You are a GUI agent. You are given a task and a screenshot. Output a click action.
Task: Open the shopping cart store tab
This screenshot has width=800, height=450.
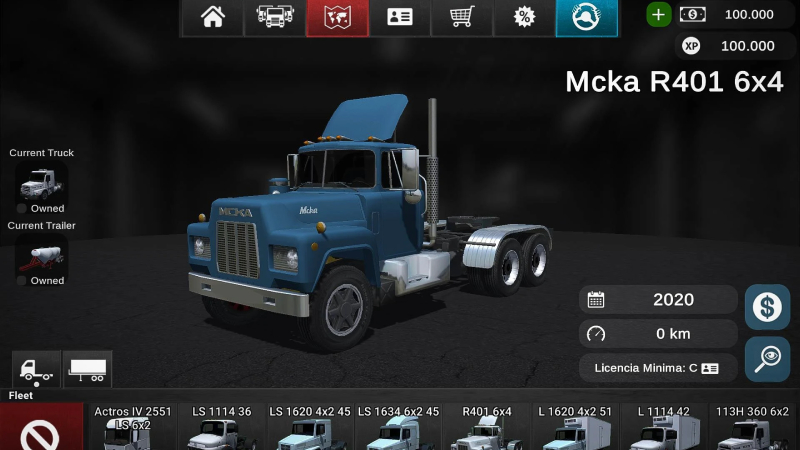click(462, 17)
